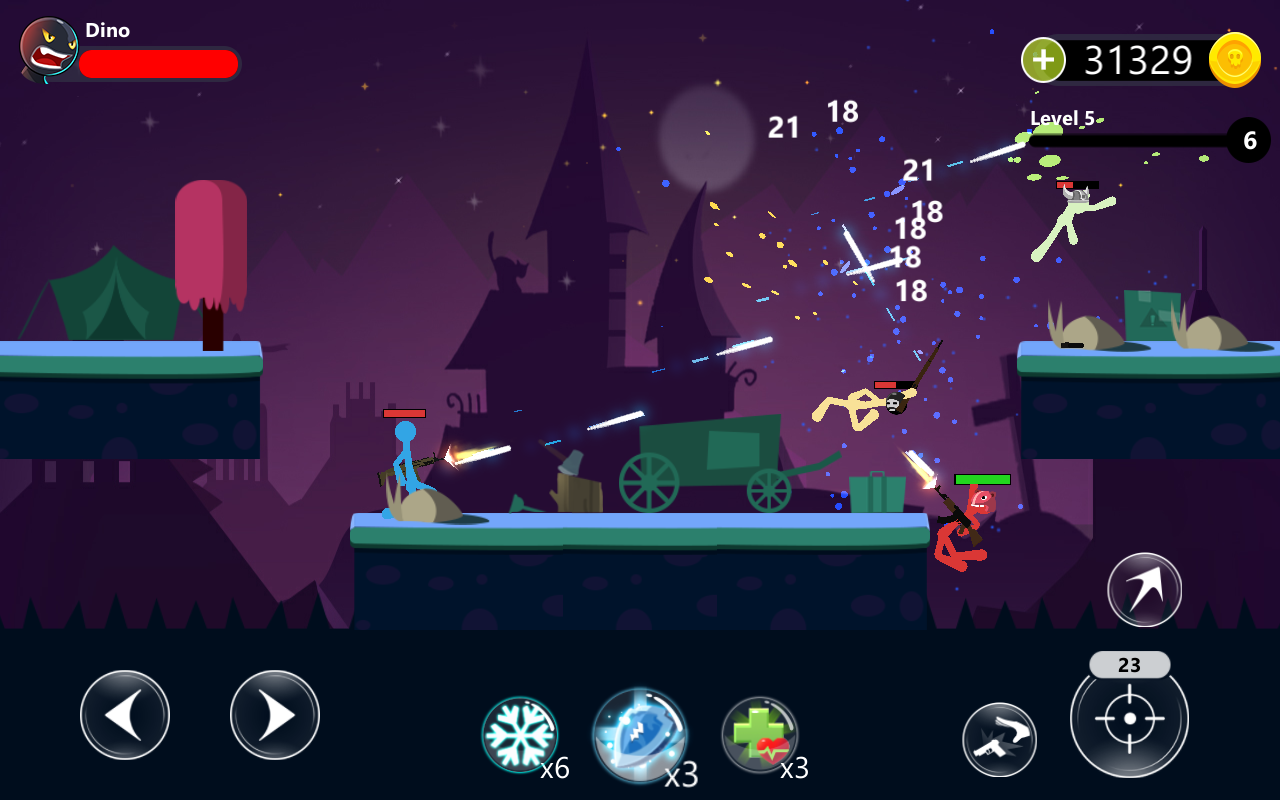Tap the 31329 coin balance display

click(1140, 60)
